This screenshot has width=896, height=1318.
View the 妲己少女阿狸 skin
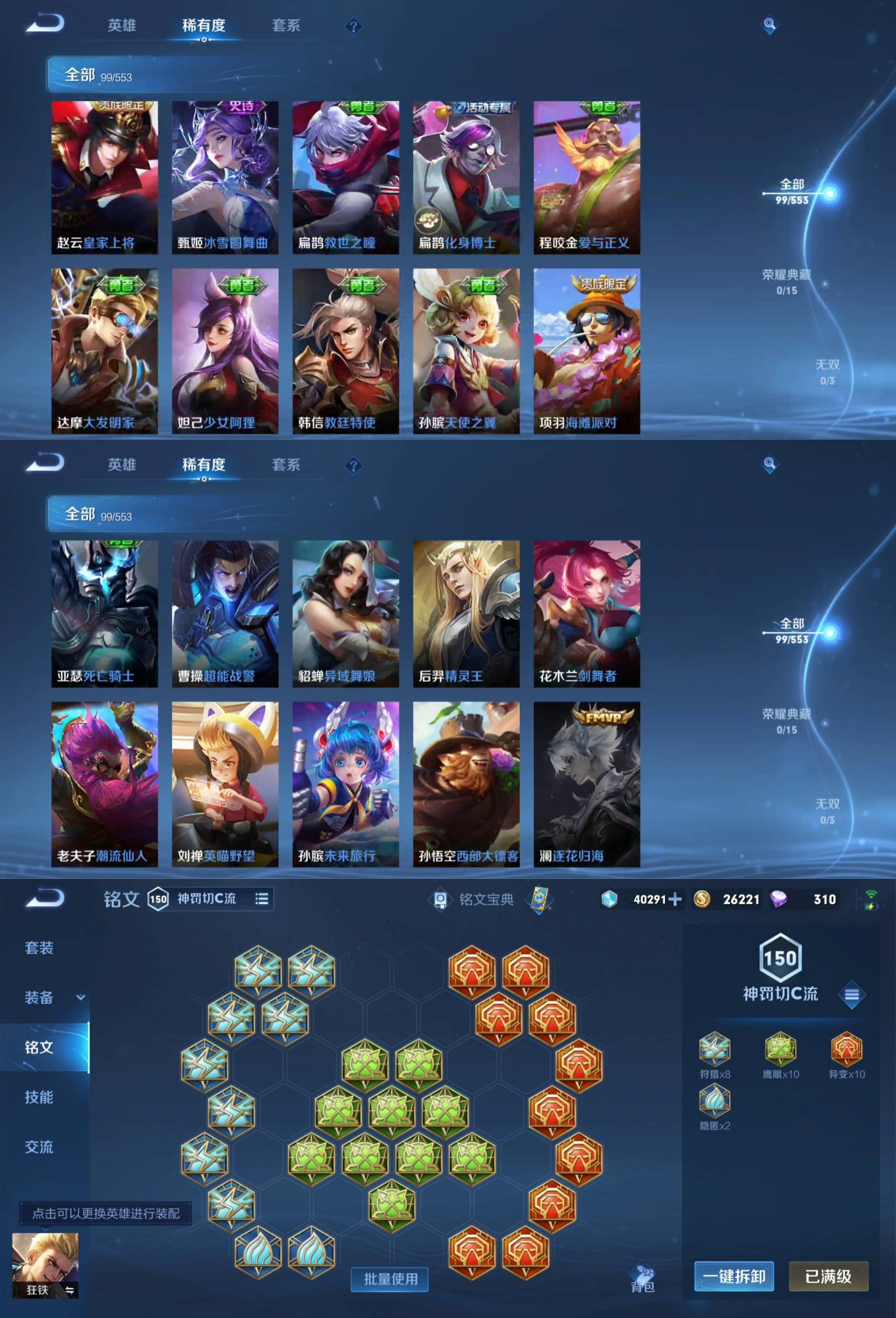click(225, 351)
